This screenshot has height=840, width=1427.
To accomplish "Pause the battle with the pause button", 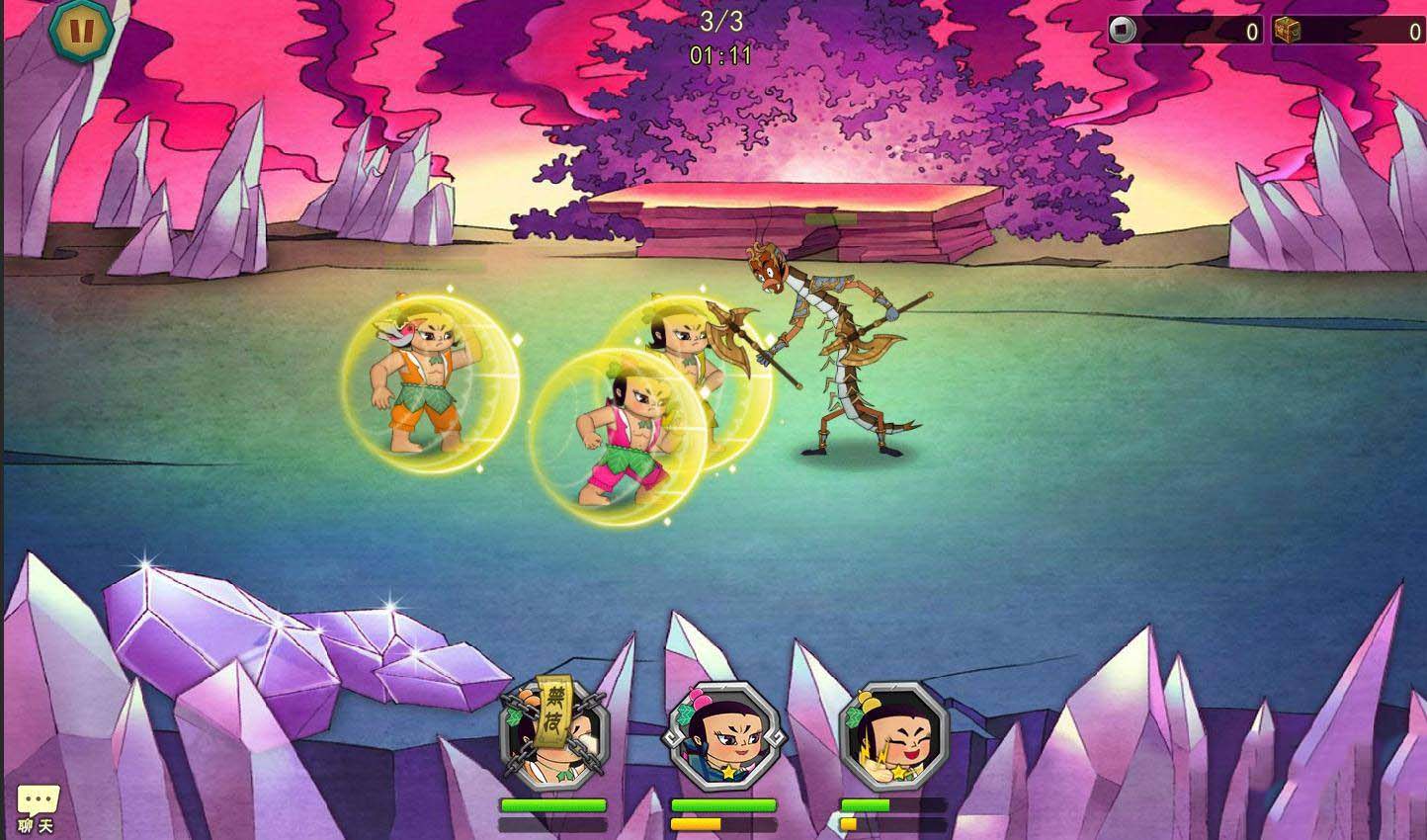I will (x=83, y=31).
